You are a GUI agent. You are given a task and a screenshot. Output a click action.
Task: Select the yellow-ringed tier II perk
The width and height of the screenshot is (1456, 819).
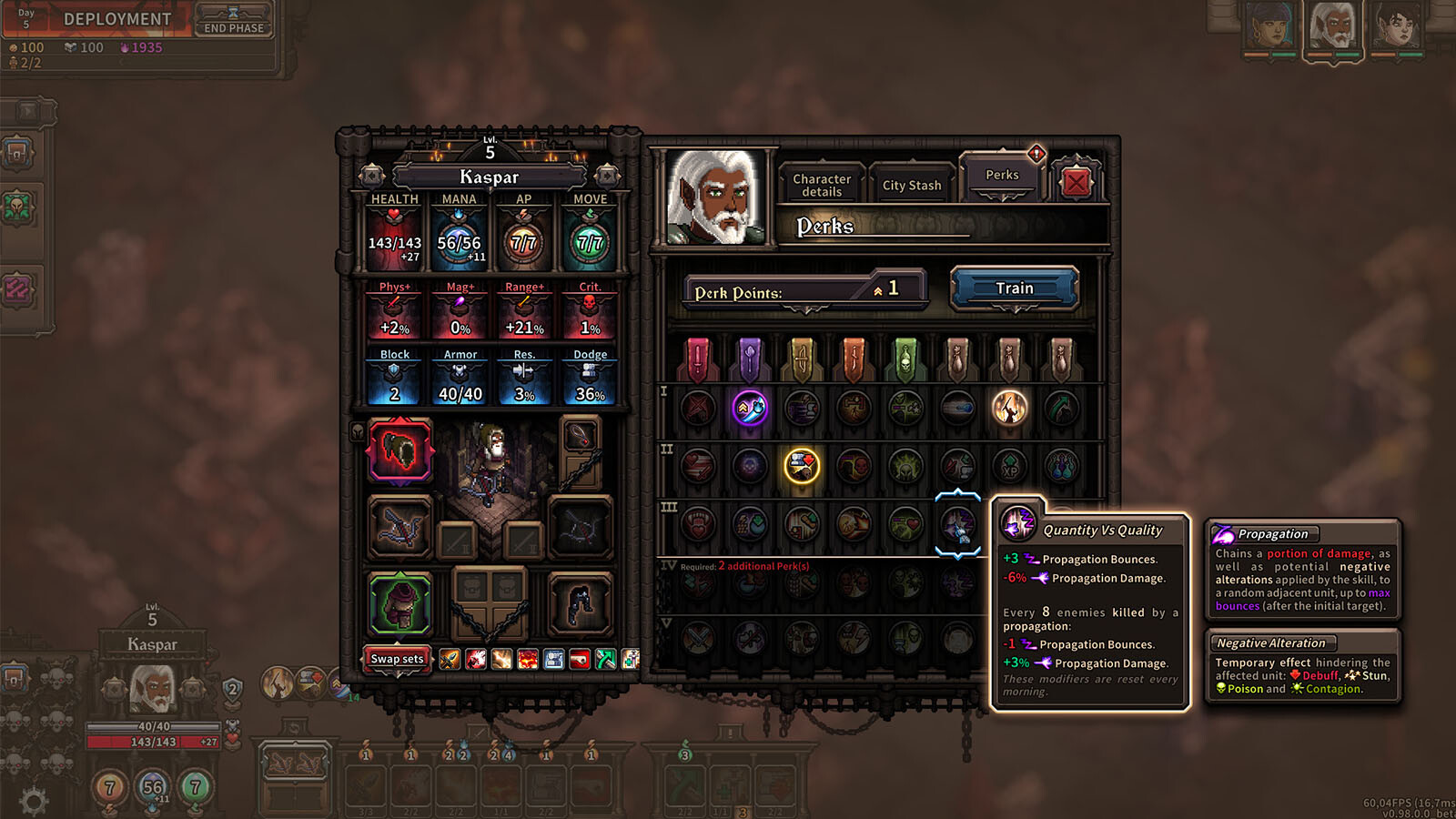pos(802,466)
